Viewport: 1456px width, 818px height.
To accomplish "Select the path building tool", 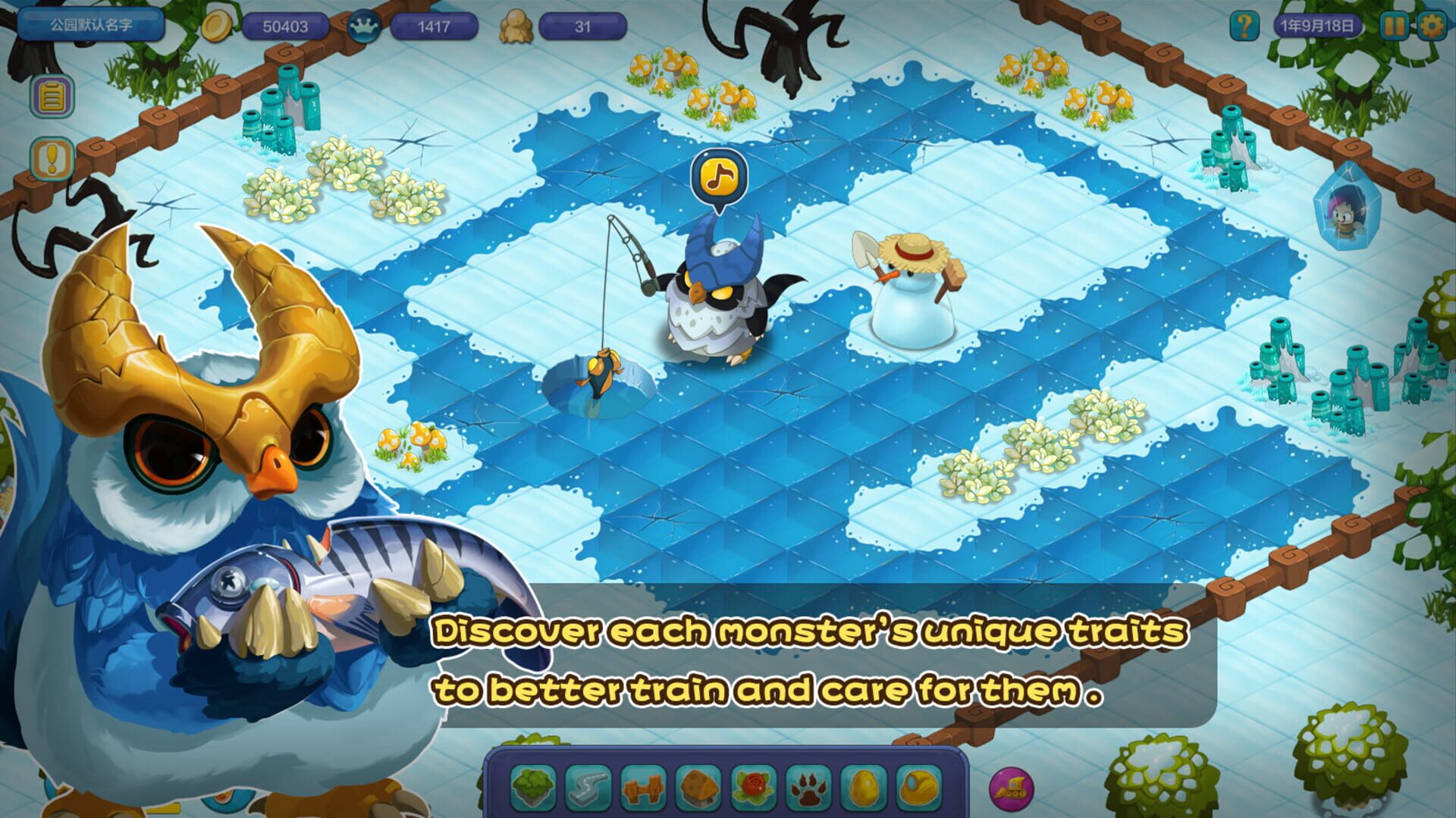I will tap(586, 788).
